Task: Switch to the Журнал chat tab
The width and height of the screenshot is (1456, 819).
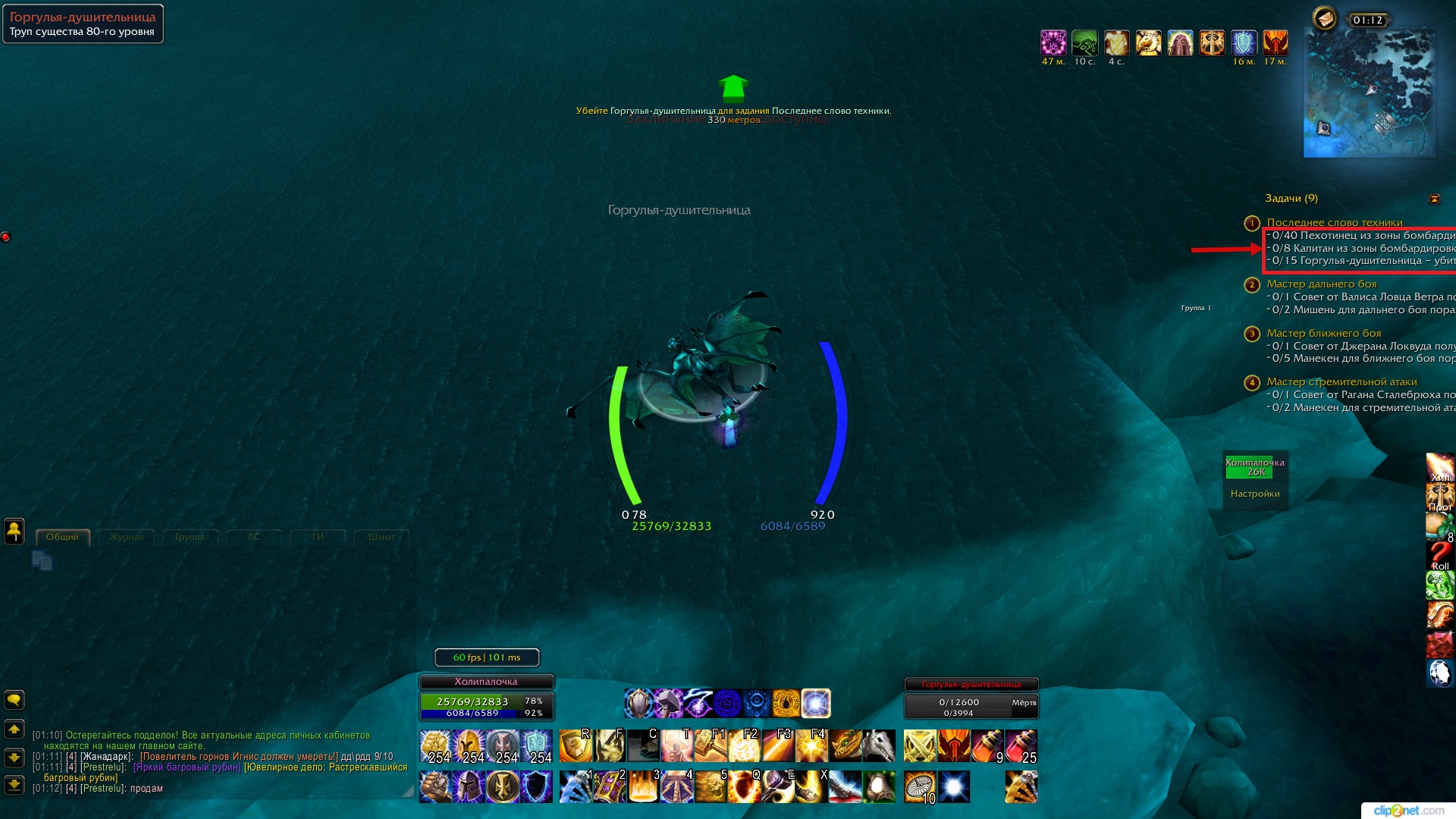Action: [126, 537]
